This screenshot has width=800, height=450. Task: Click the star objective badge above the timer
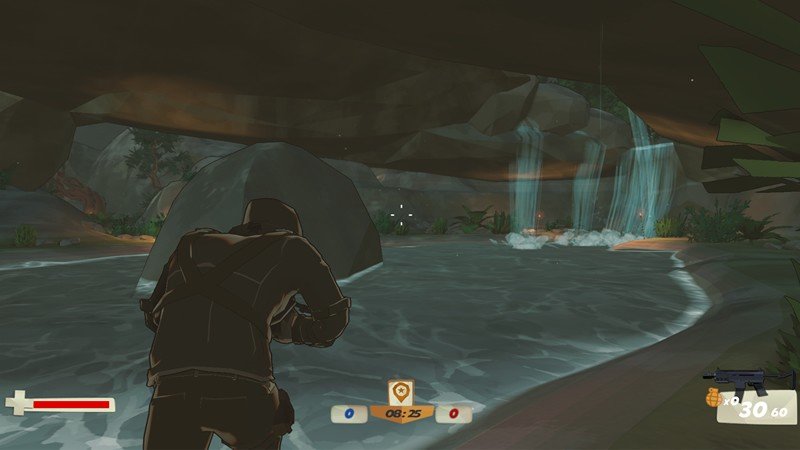click(401, 391)
